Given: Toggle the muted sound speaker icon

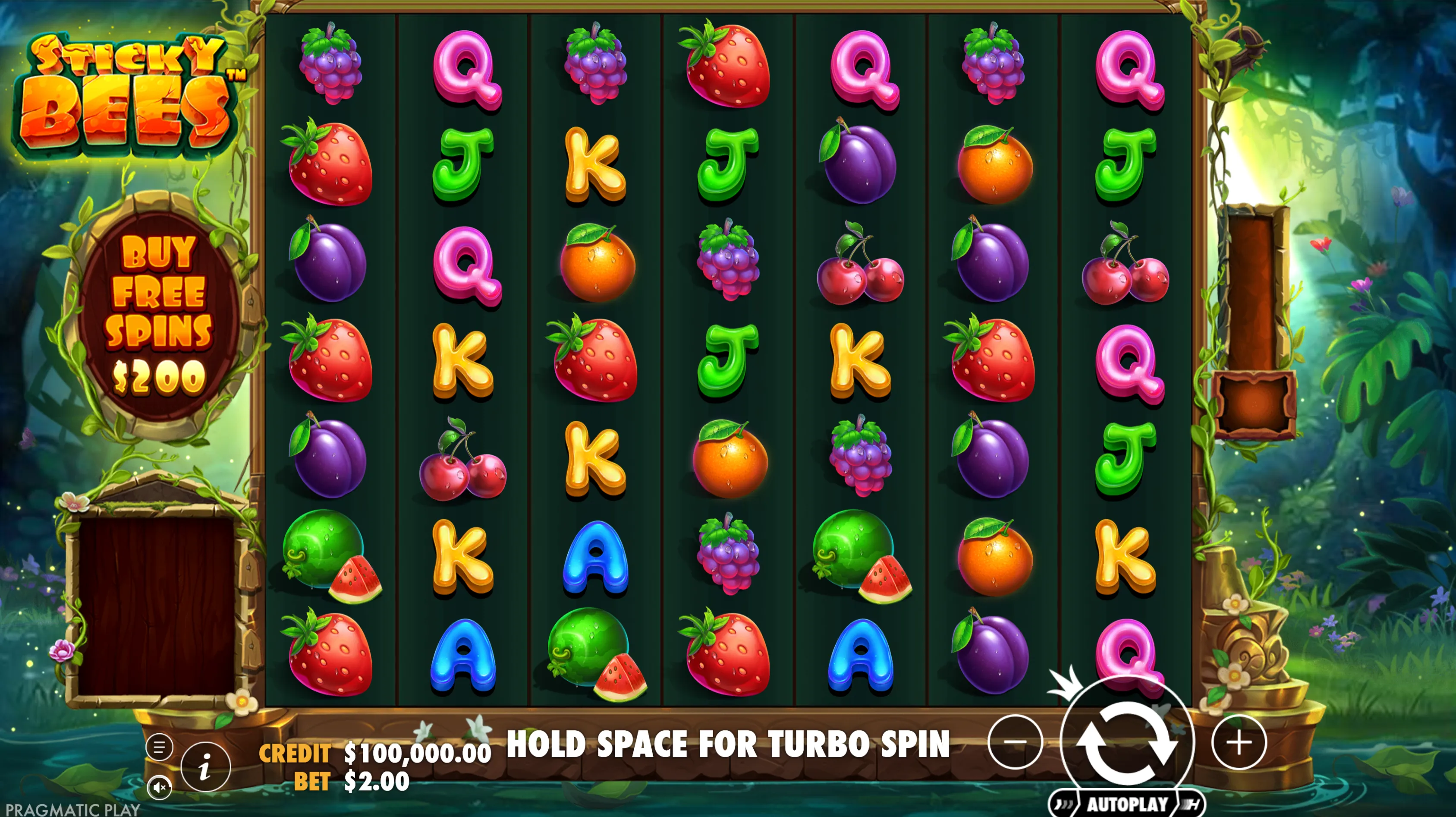Looking at the screenshot, I should click(x=159, y=787).
